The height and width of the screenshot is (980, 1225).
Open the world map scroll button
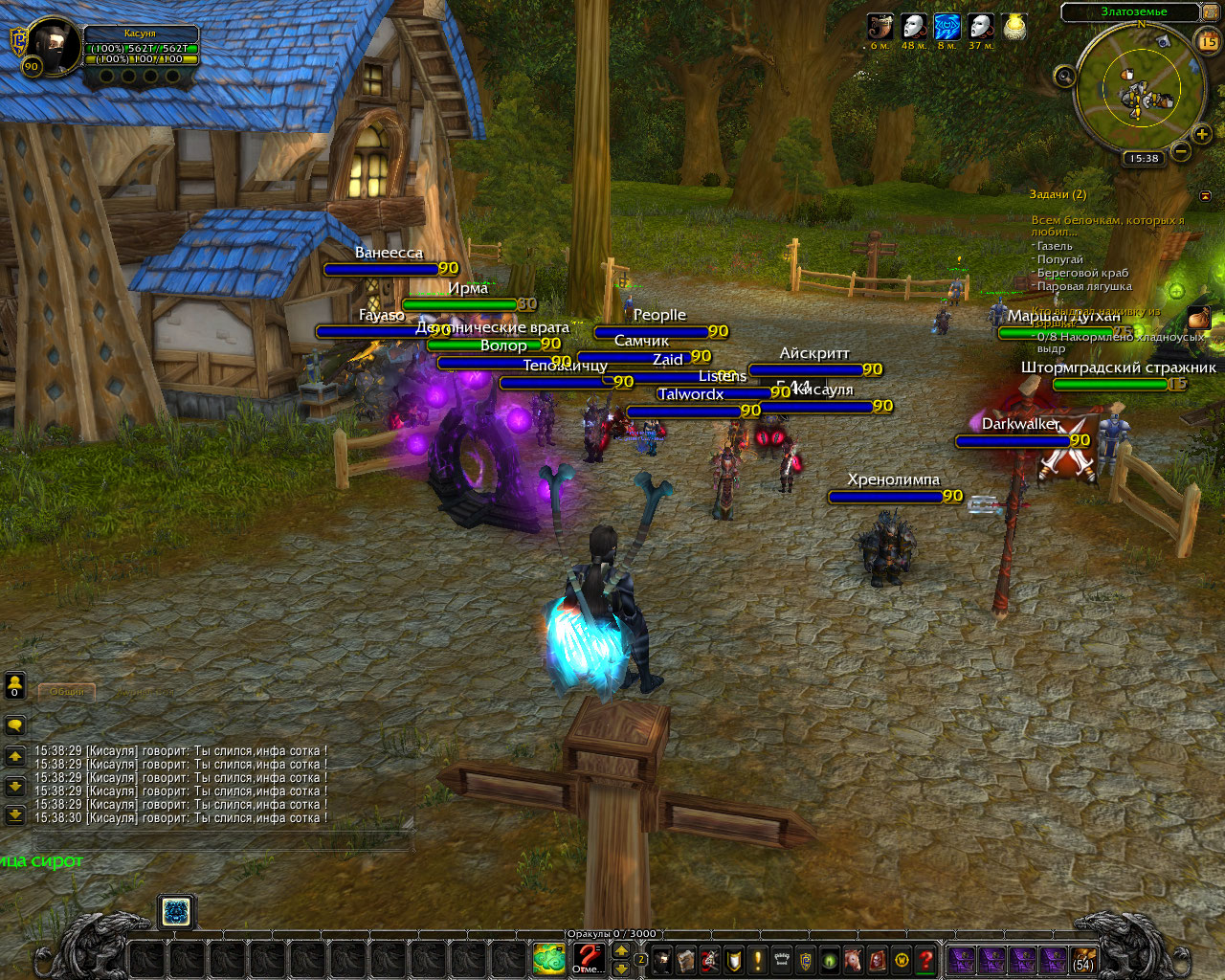1211,12
